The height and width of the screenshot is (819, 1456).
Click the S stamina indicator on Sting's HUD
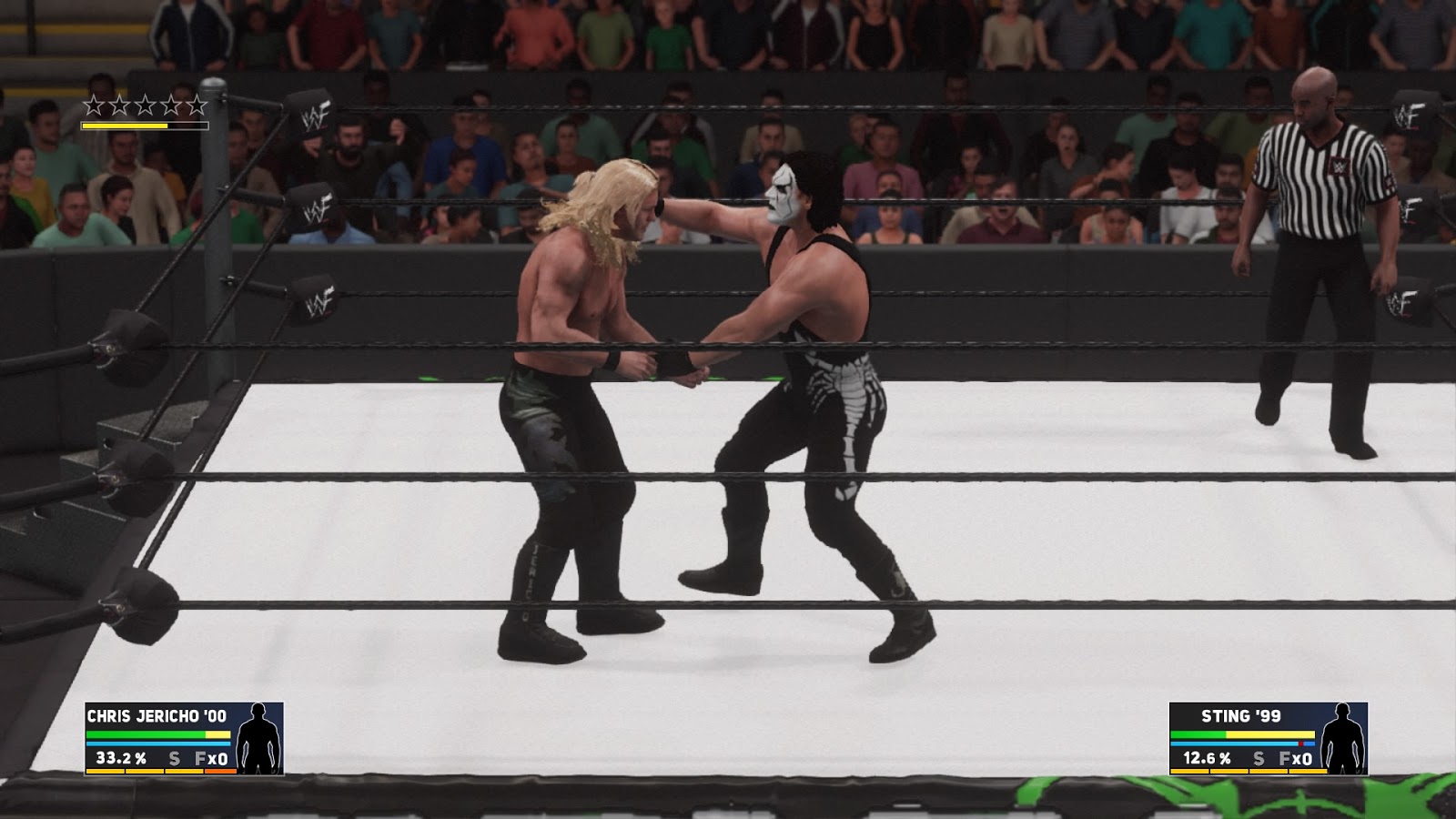coord(1258,758)
